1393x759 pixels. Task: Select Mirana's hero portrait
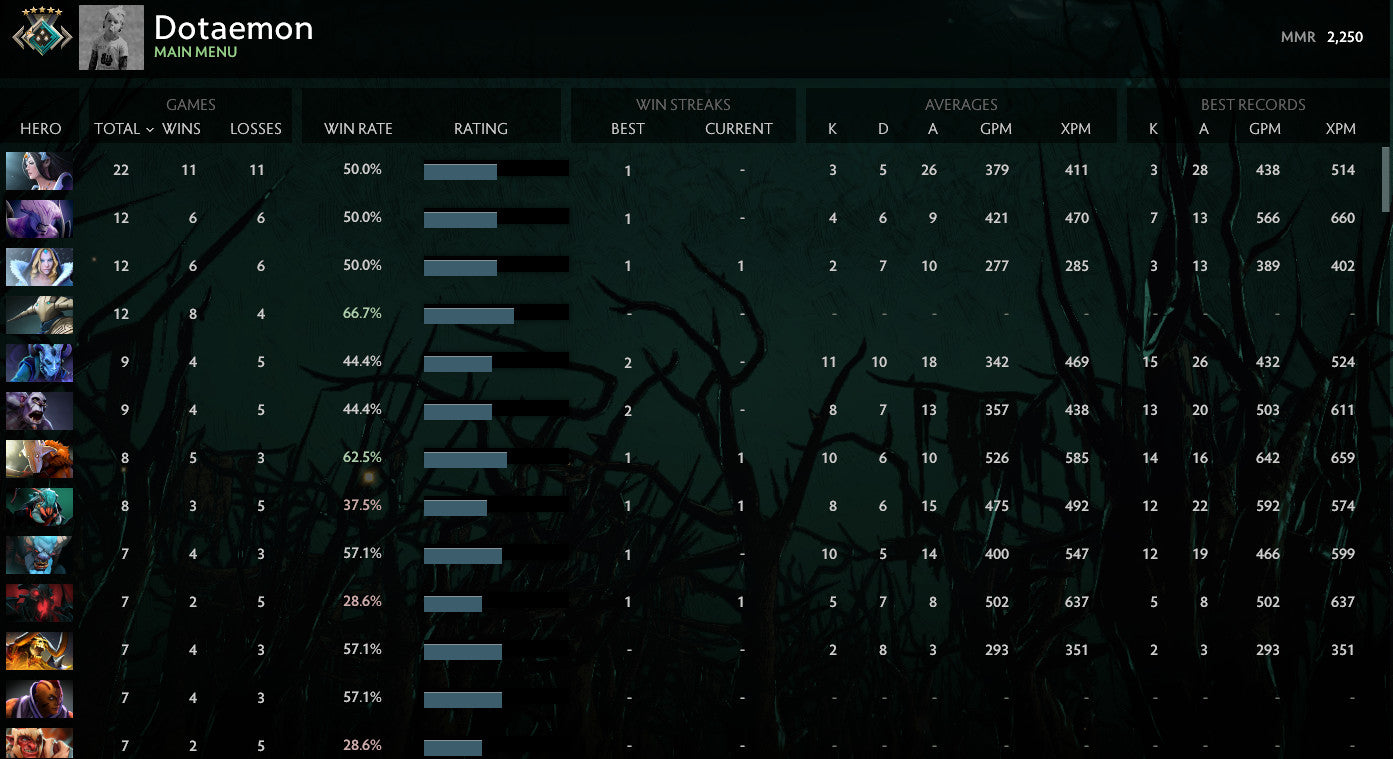pos(39,170)
